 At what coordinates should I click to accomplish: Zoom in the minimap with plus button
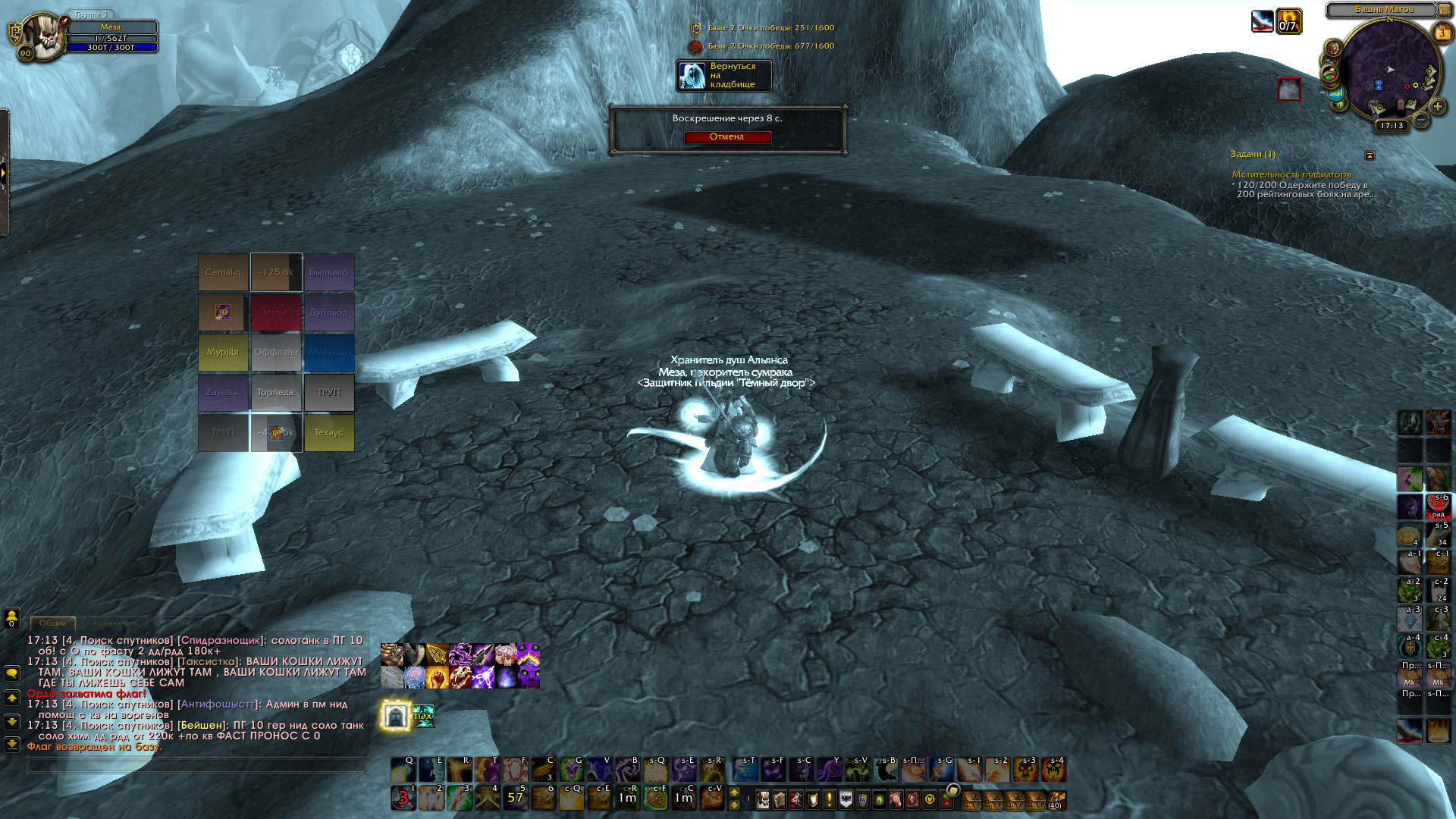(1437, 107)
